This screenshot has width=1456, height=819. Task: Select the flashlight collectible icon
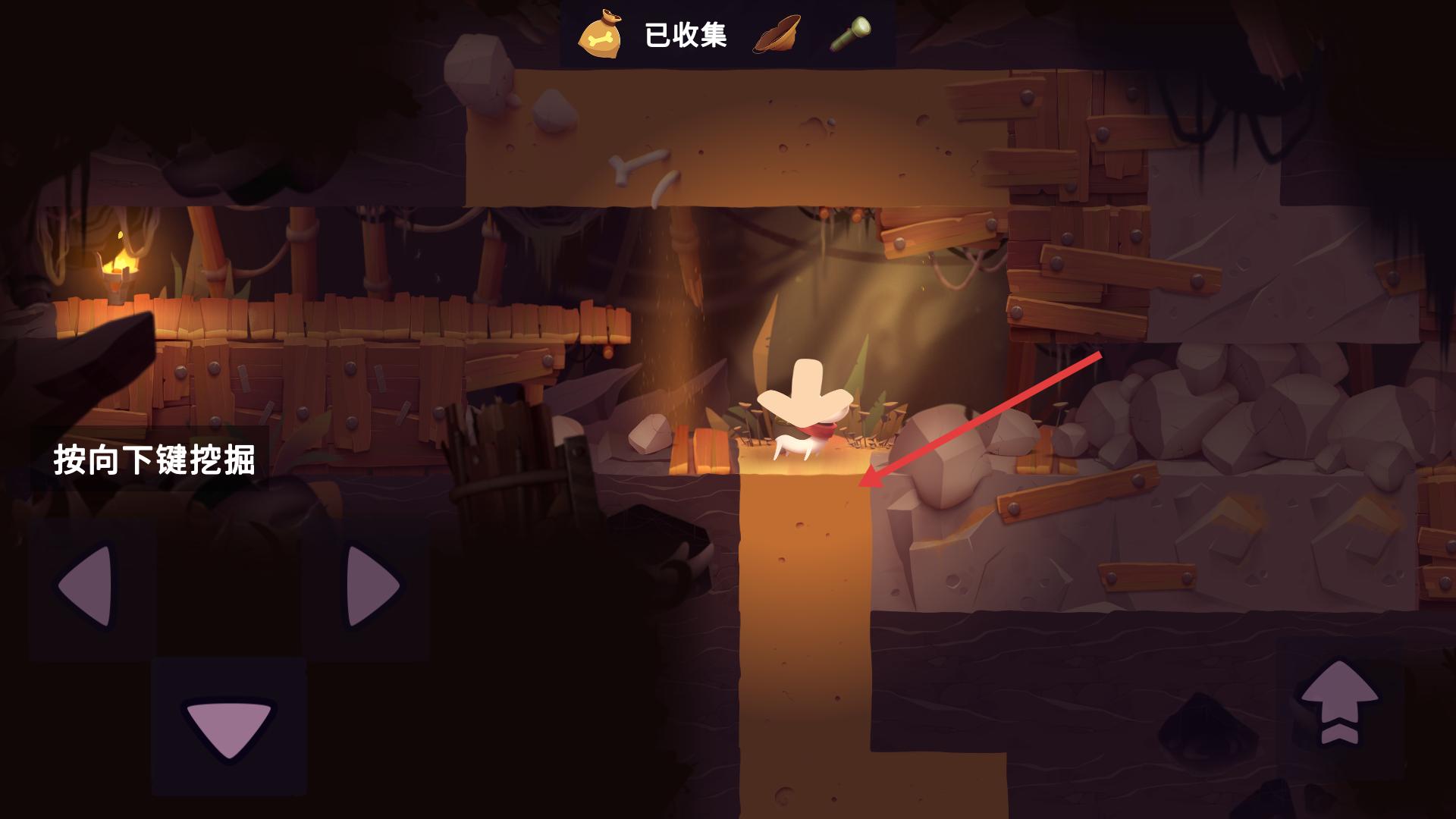pyautogui.click(x=850, y=33)
